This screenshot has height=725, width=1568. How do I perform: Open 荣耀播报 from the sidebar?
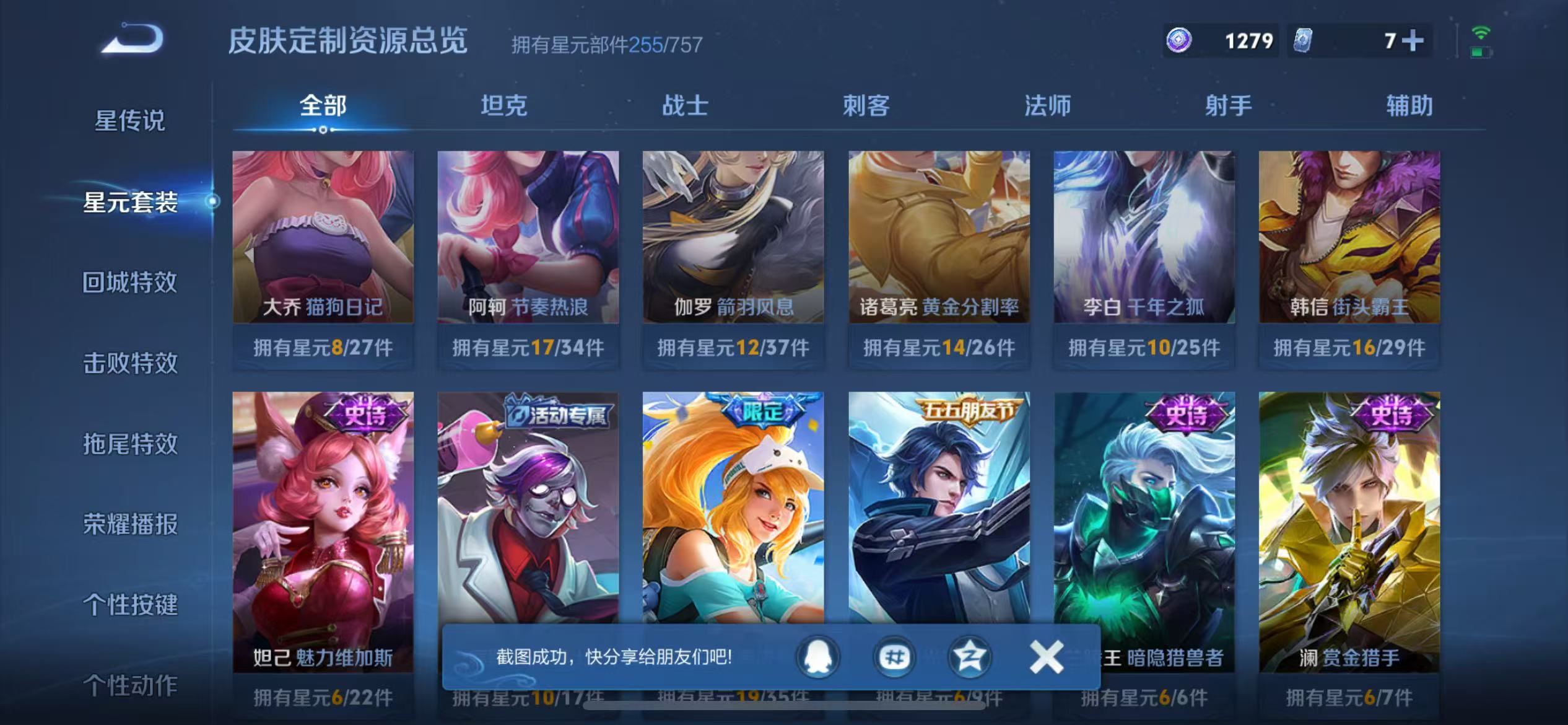point(131,524)
